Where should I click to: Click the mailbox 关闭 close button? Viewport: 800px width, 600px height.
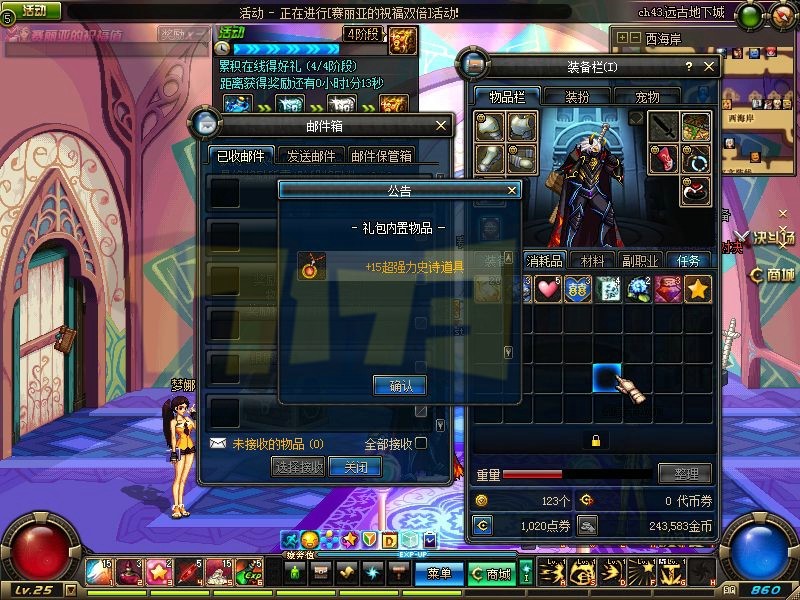[355, 467]
